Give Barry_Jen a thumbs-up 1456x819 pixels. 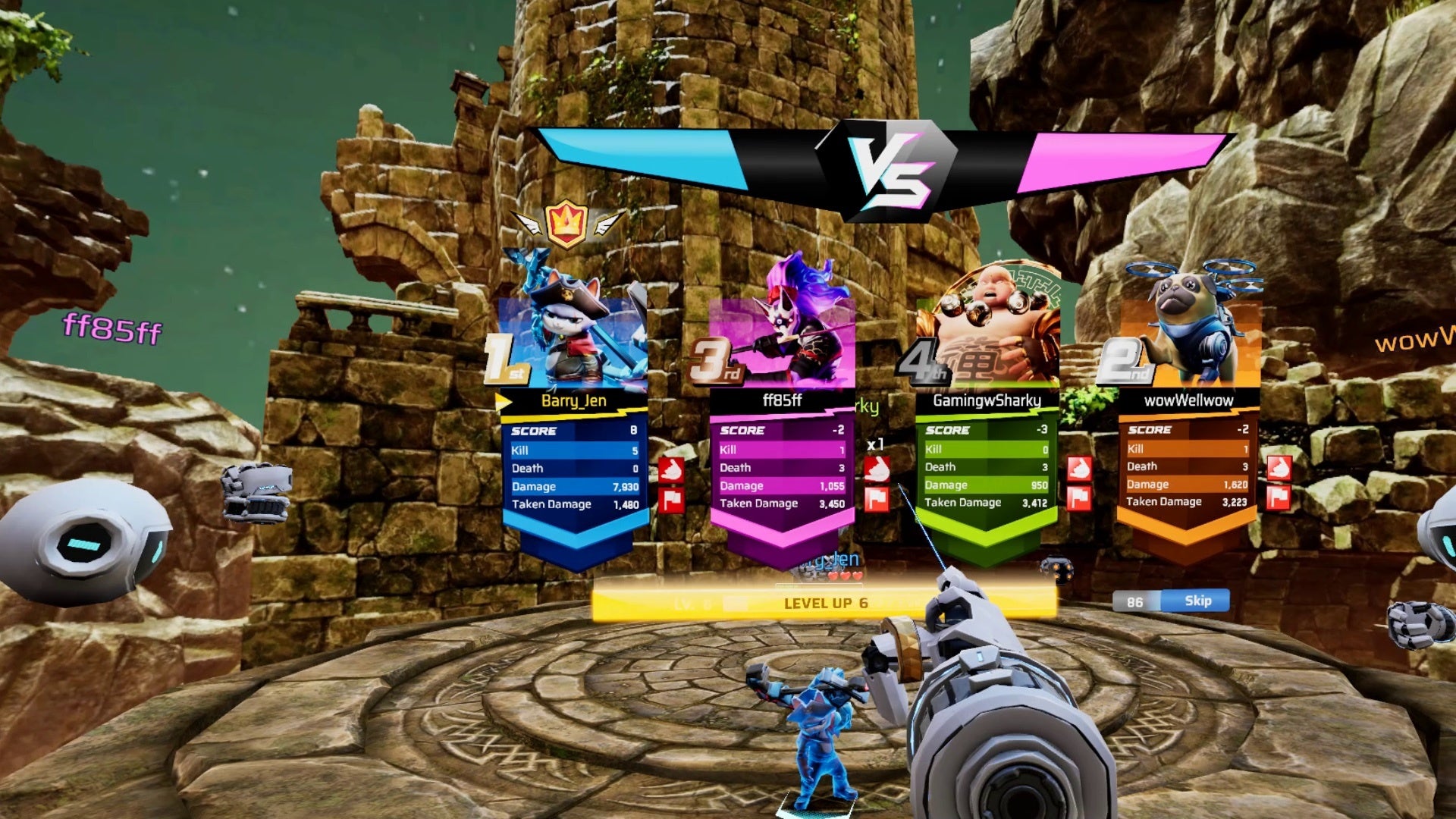(x=671, y=470)
